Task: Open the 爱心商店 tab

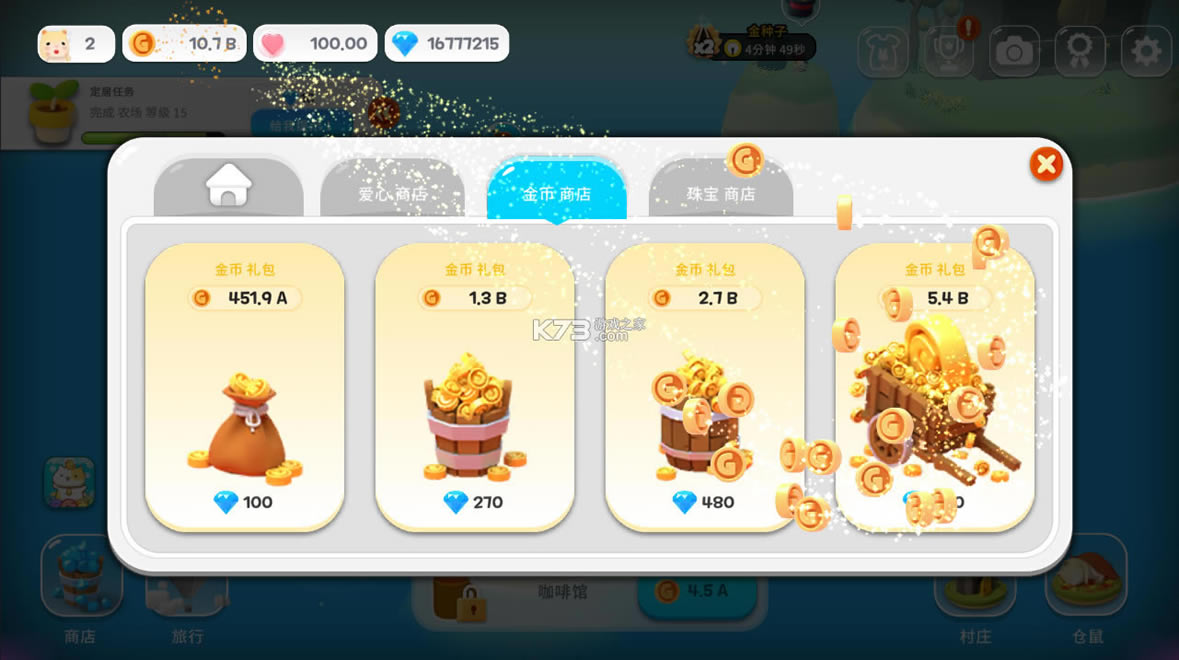Action: [x=392, y=192]
